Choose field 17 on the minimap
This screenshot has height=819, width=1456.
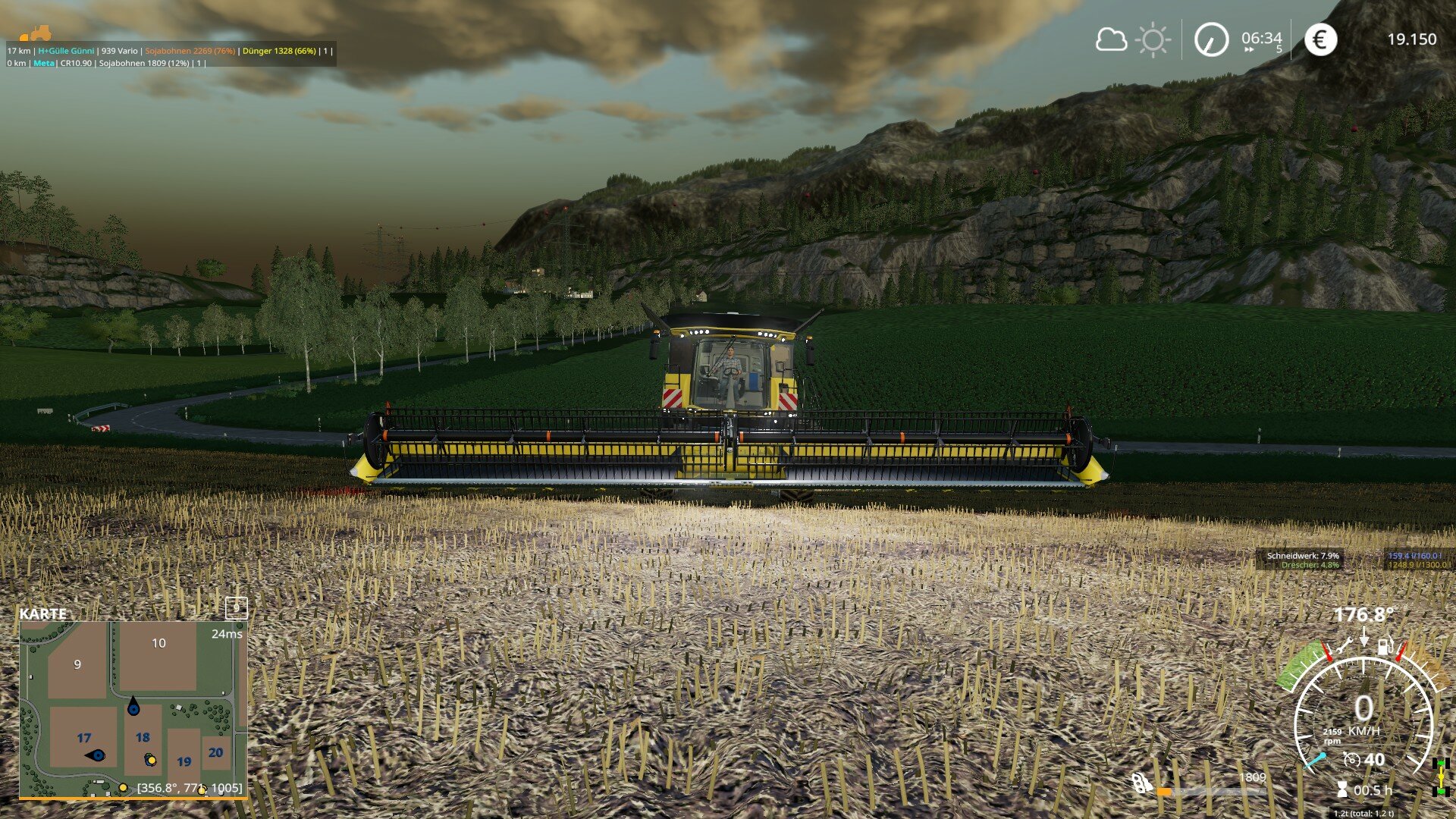coord(83,738)
